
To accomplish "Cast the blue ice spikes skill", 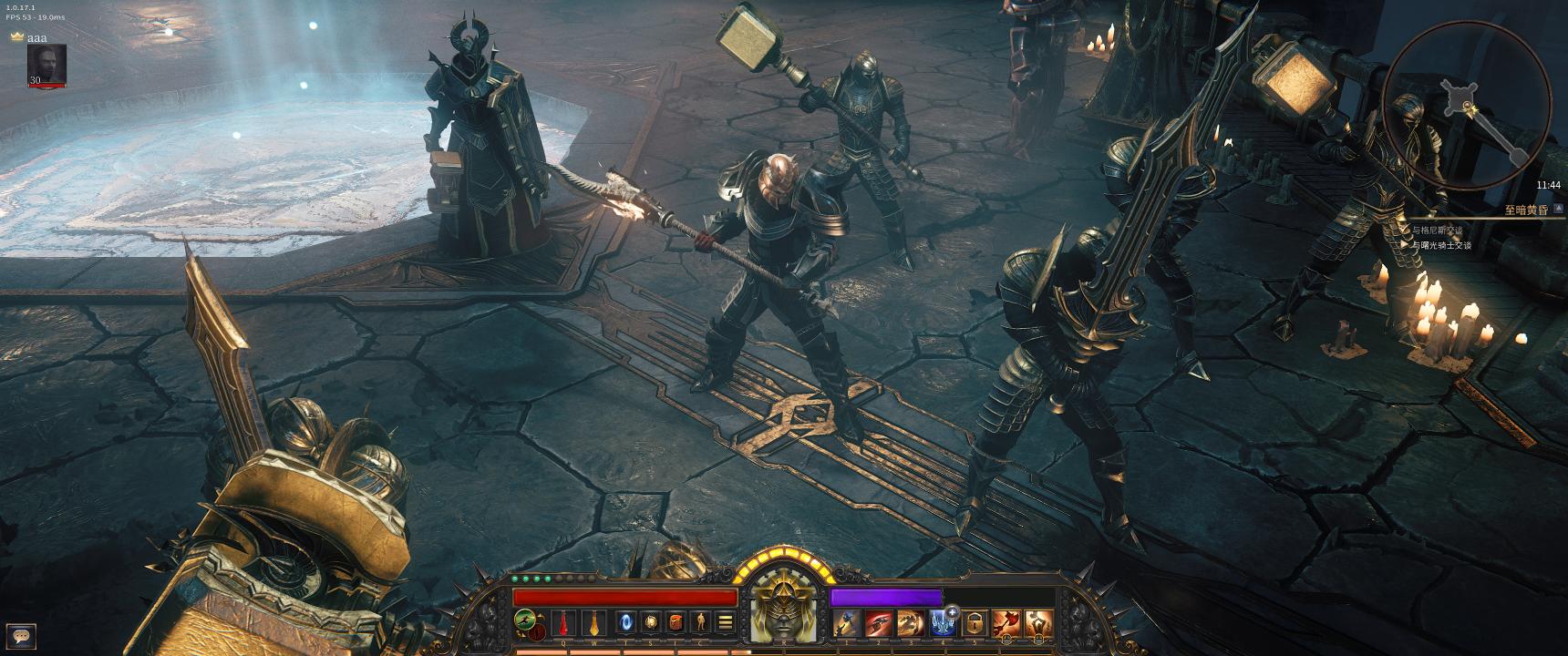I will coord(942,624).
